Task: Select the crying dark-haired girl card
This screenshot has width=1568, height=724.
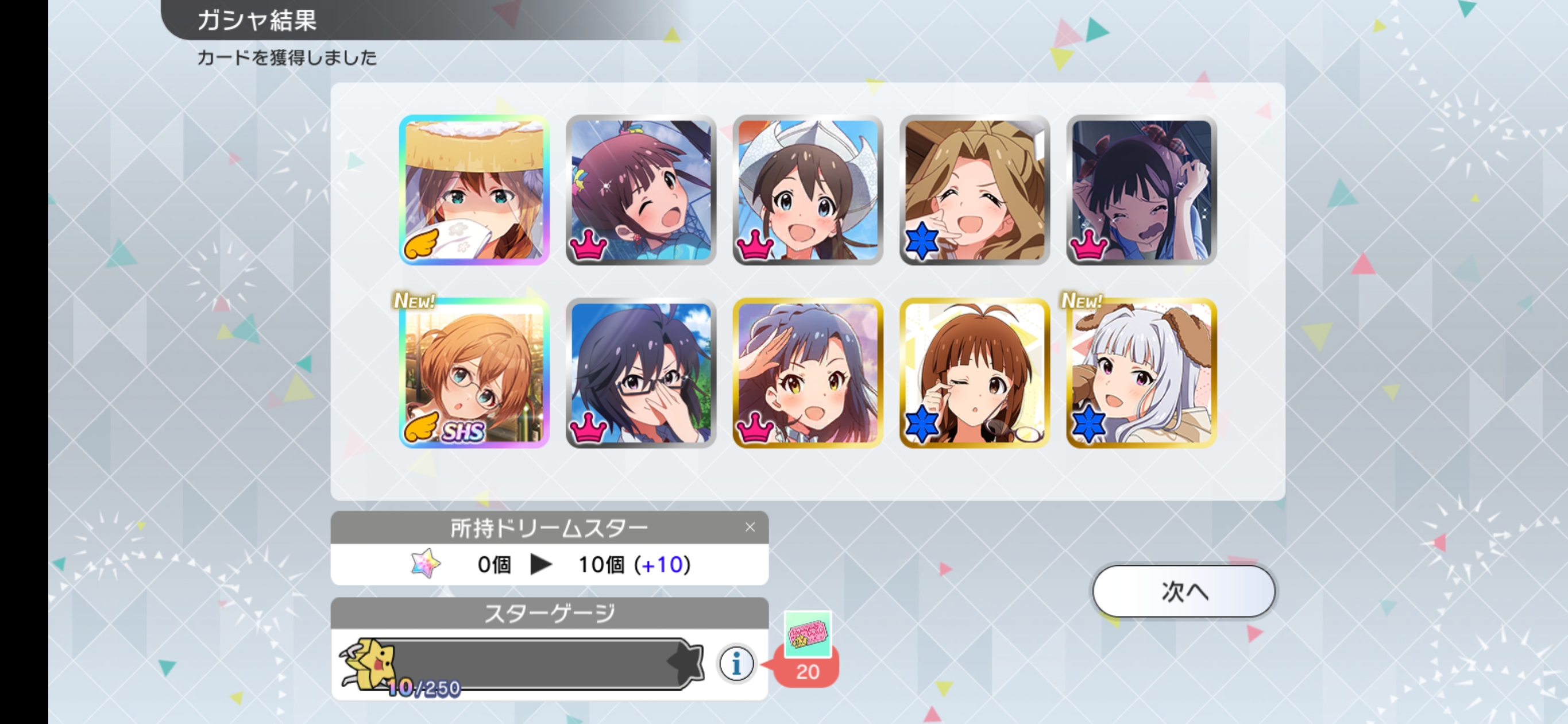Action: pyautogui.click(x=1141, y=190)
